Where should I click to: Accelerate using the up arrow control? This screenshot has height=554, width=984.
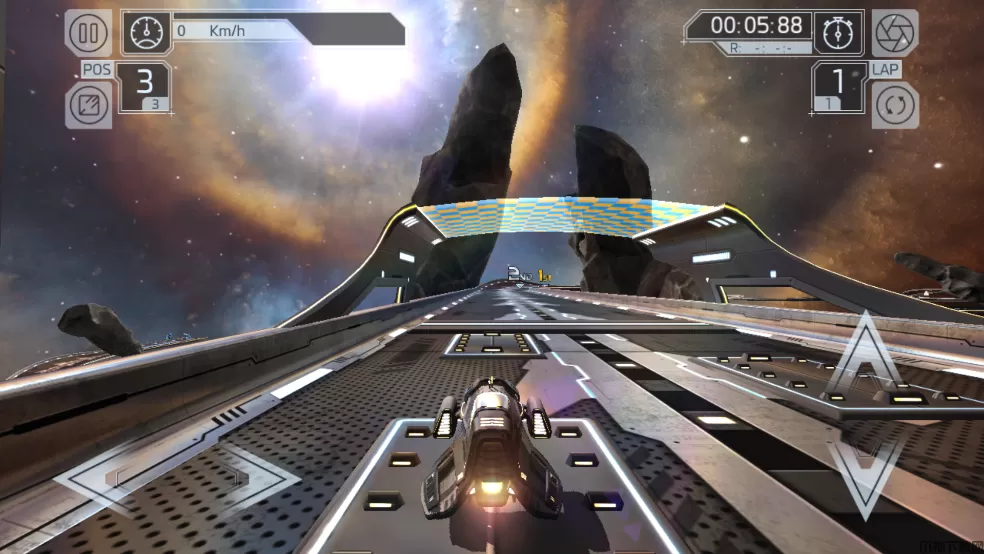pyautogui.click(x=866, y=362)
